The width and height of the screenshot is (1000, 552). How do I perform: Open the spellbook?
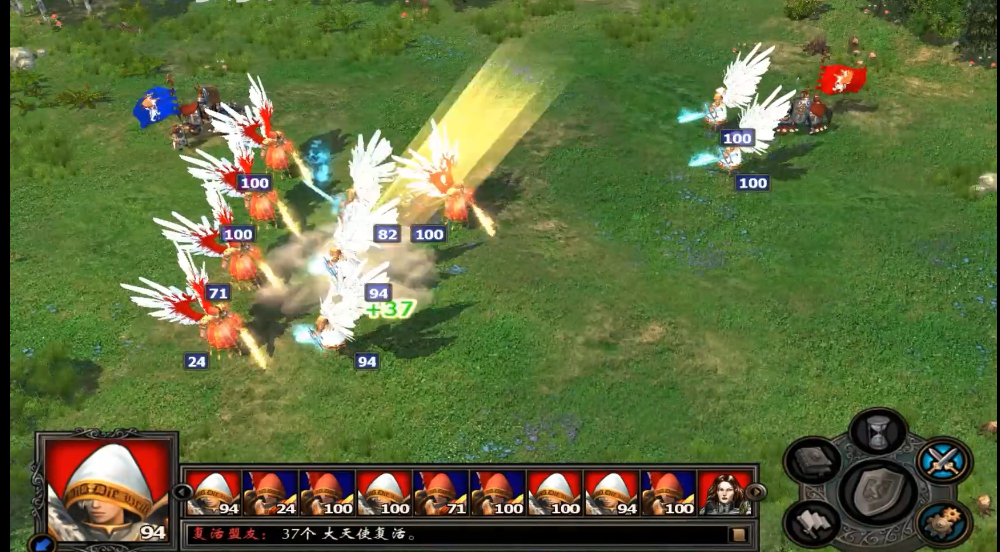(x=812, y=461)
